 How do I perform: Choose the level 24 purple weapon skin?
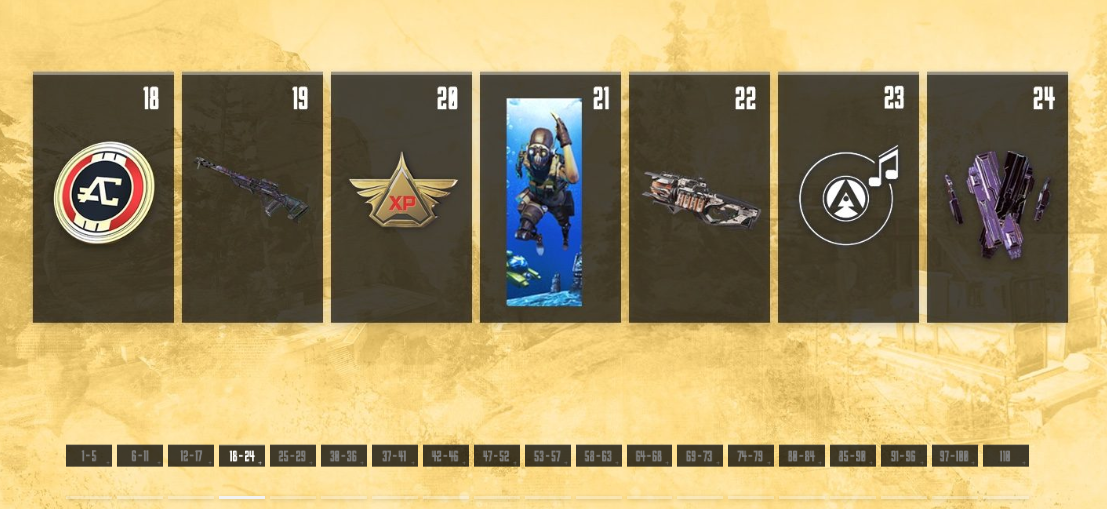click(x=997, y=197)
